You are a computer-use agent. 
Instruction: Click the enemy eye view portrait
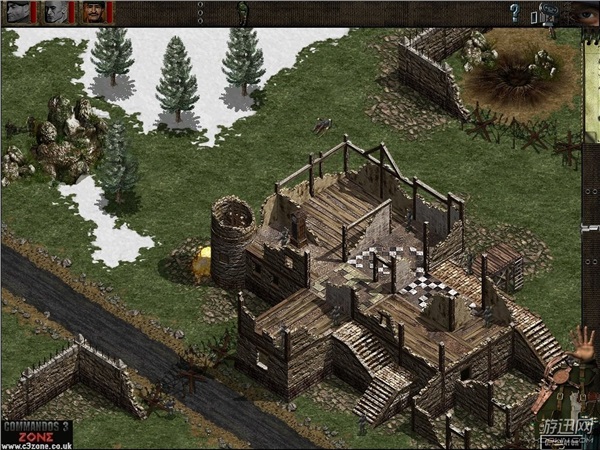[584, 13]
